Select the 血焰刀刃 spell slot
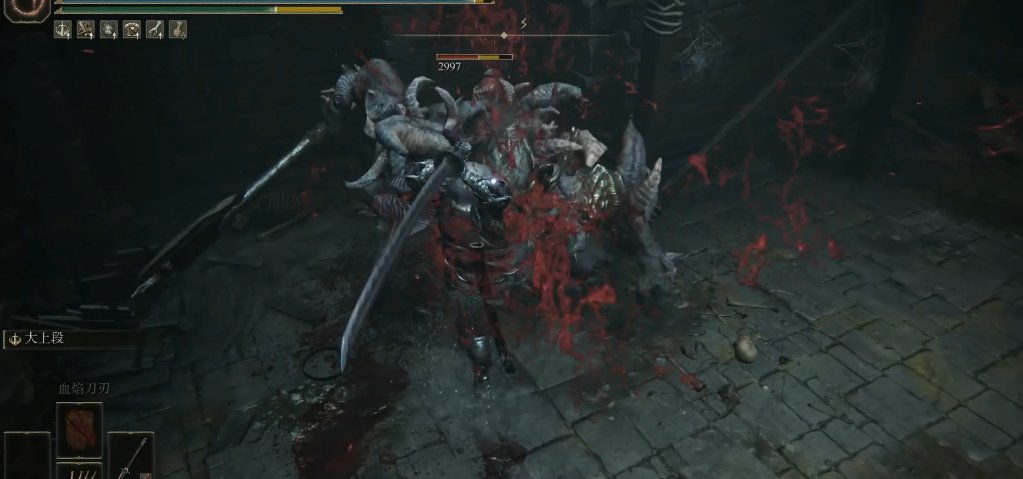1023x479 pixels. pyautogui.click(x=79, y=429)
